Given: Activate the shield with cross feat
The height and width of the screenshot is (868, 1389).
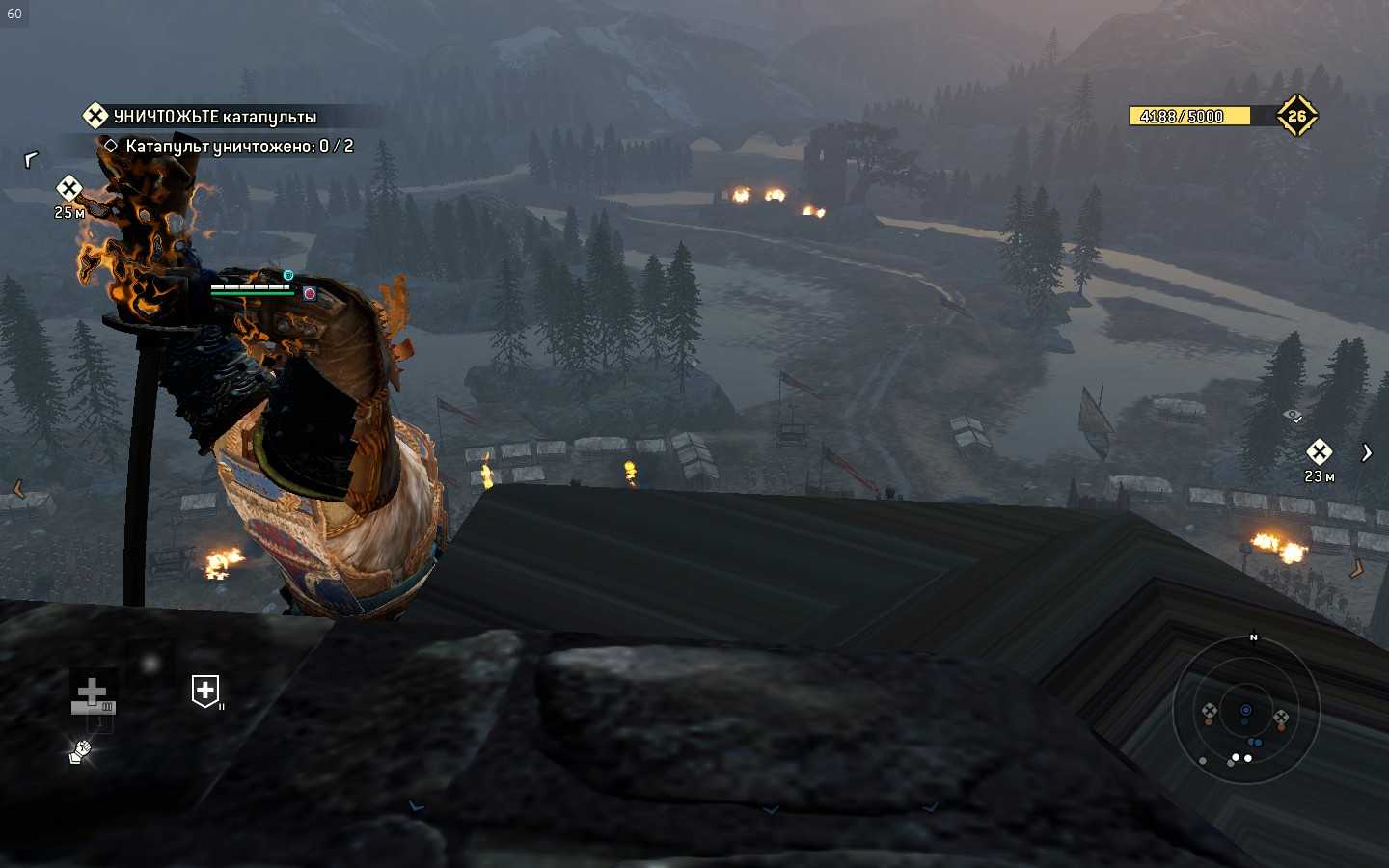Looking at the screenshot, I should [205, 691].
